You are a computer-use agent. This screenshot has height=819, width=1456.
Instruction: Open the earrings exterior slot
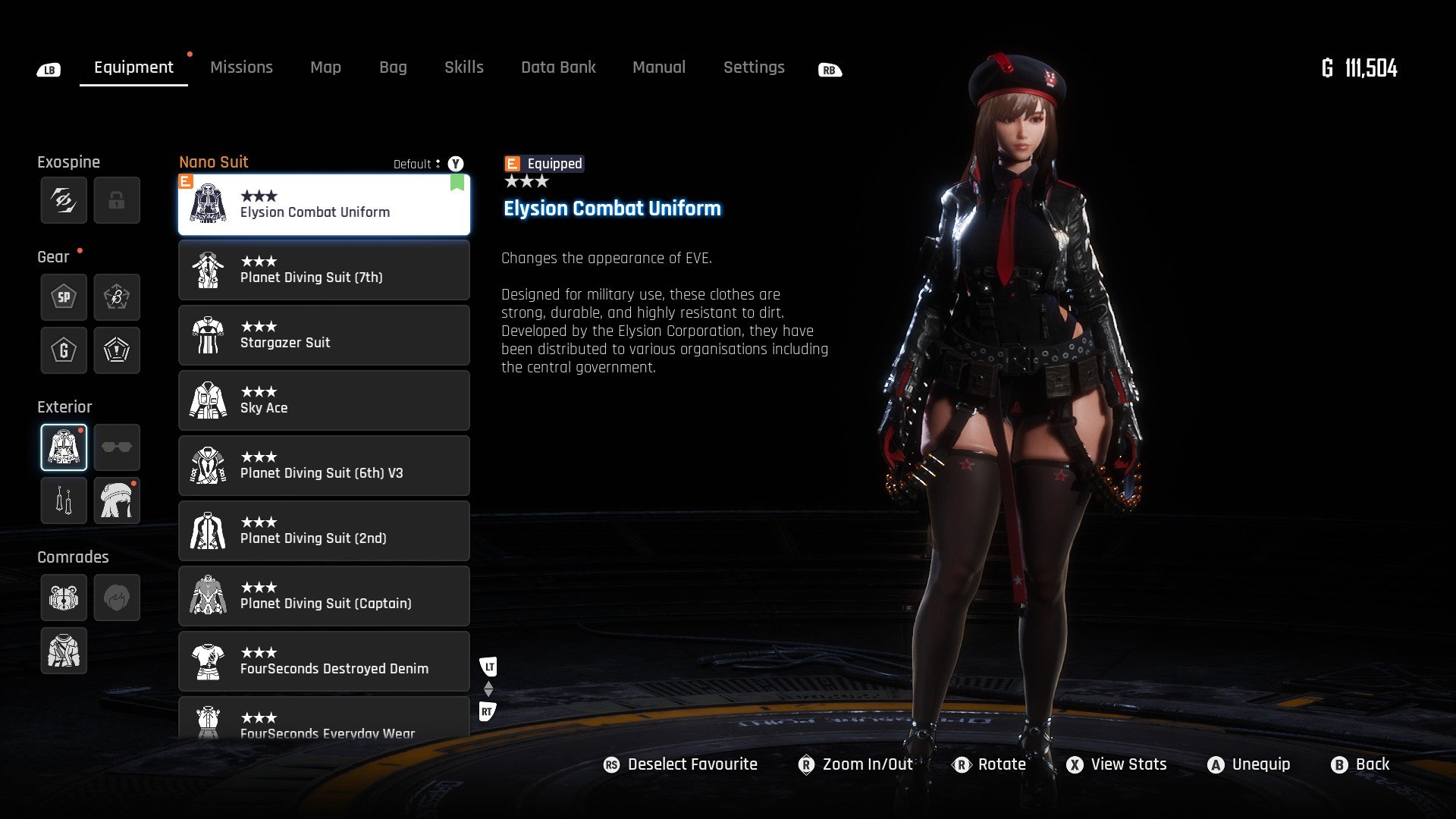coord(64,500)
